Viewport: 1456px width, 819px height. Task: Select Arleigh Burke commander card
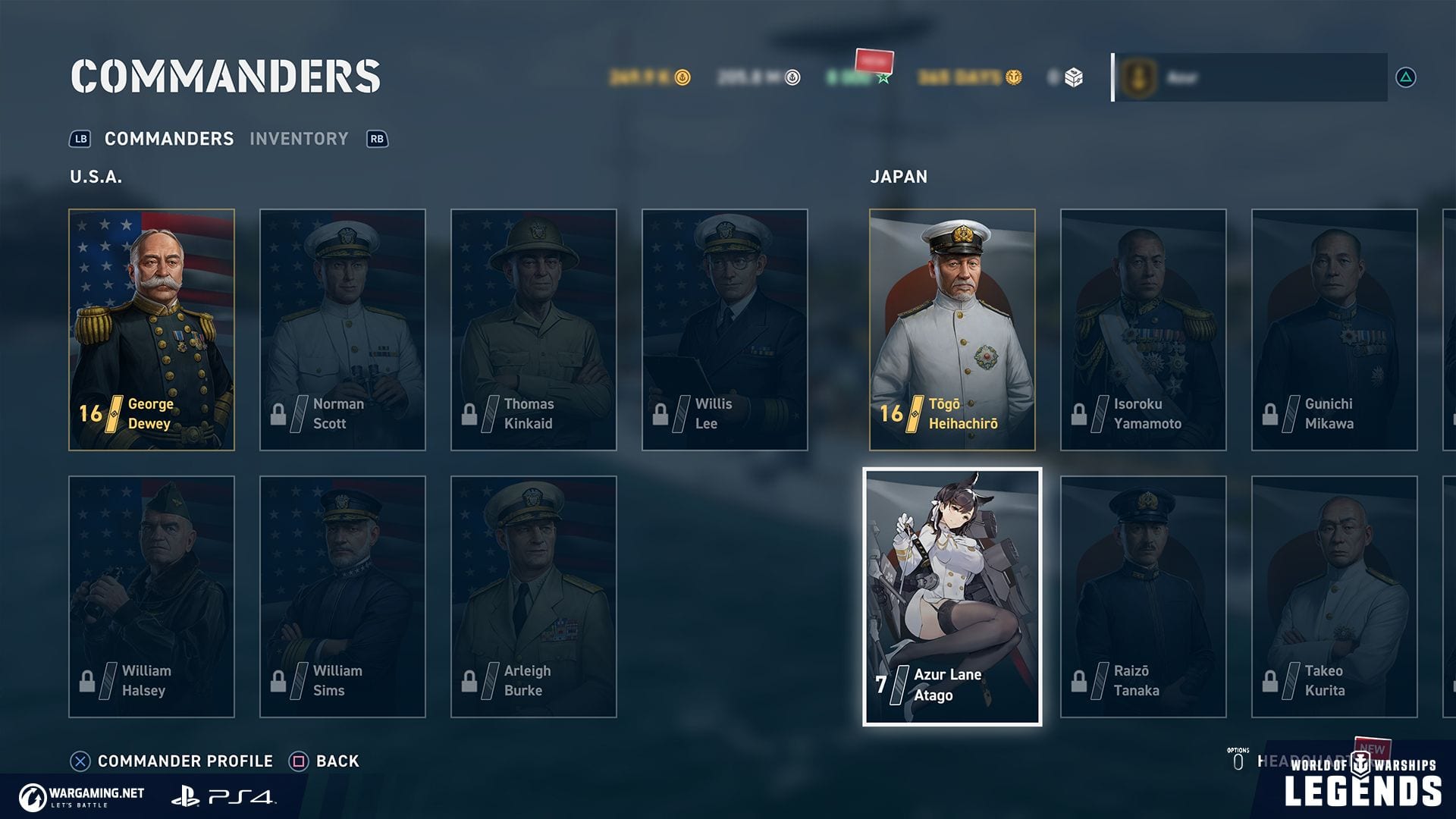coord(534,597)
